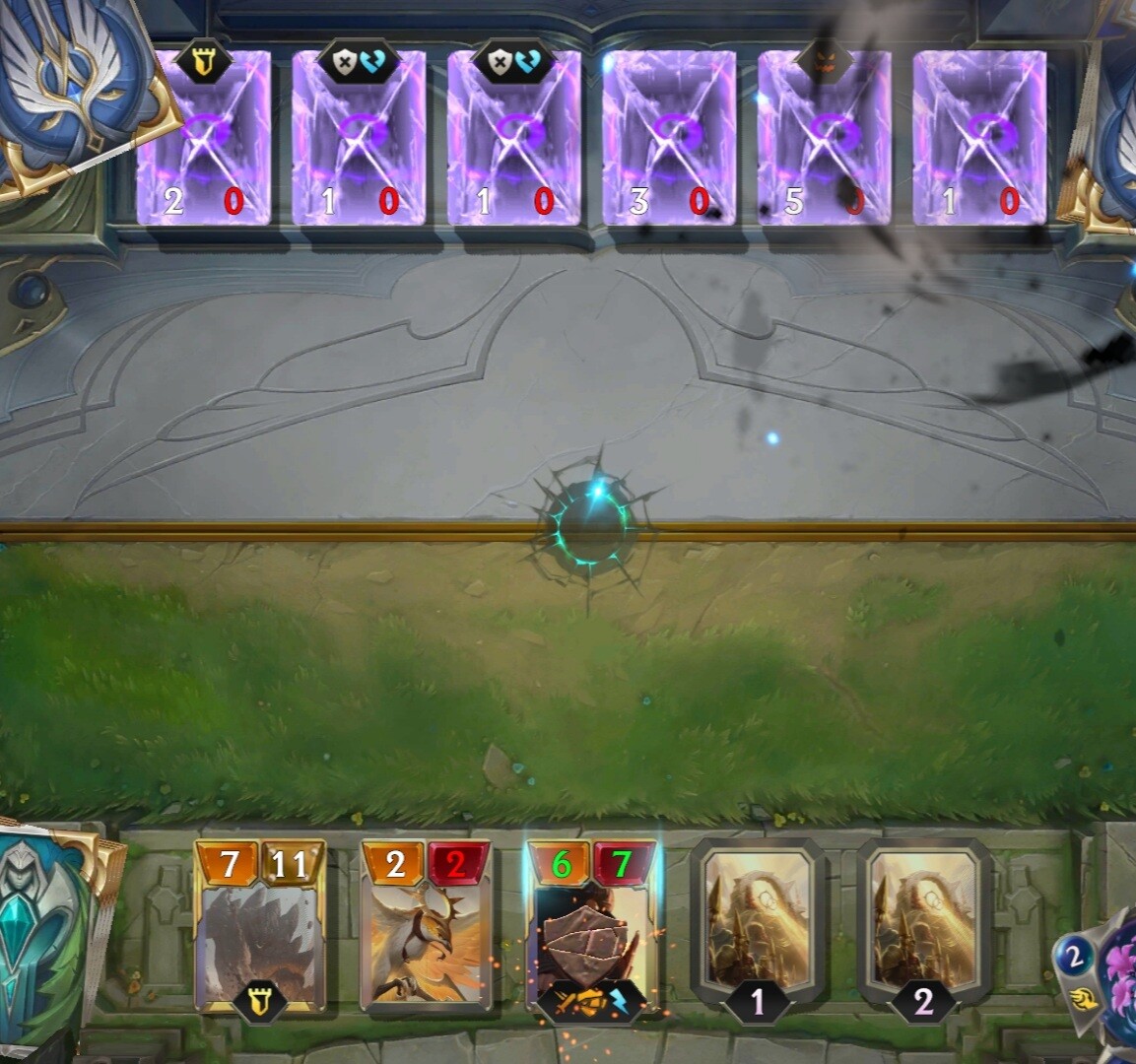
Task: Choose the 2/2 golden bird unit
Action: click(426, 926)
